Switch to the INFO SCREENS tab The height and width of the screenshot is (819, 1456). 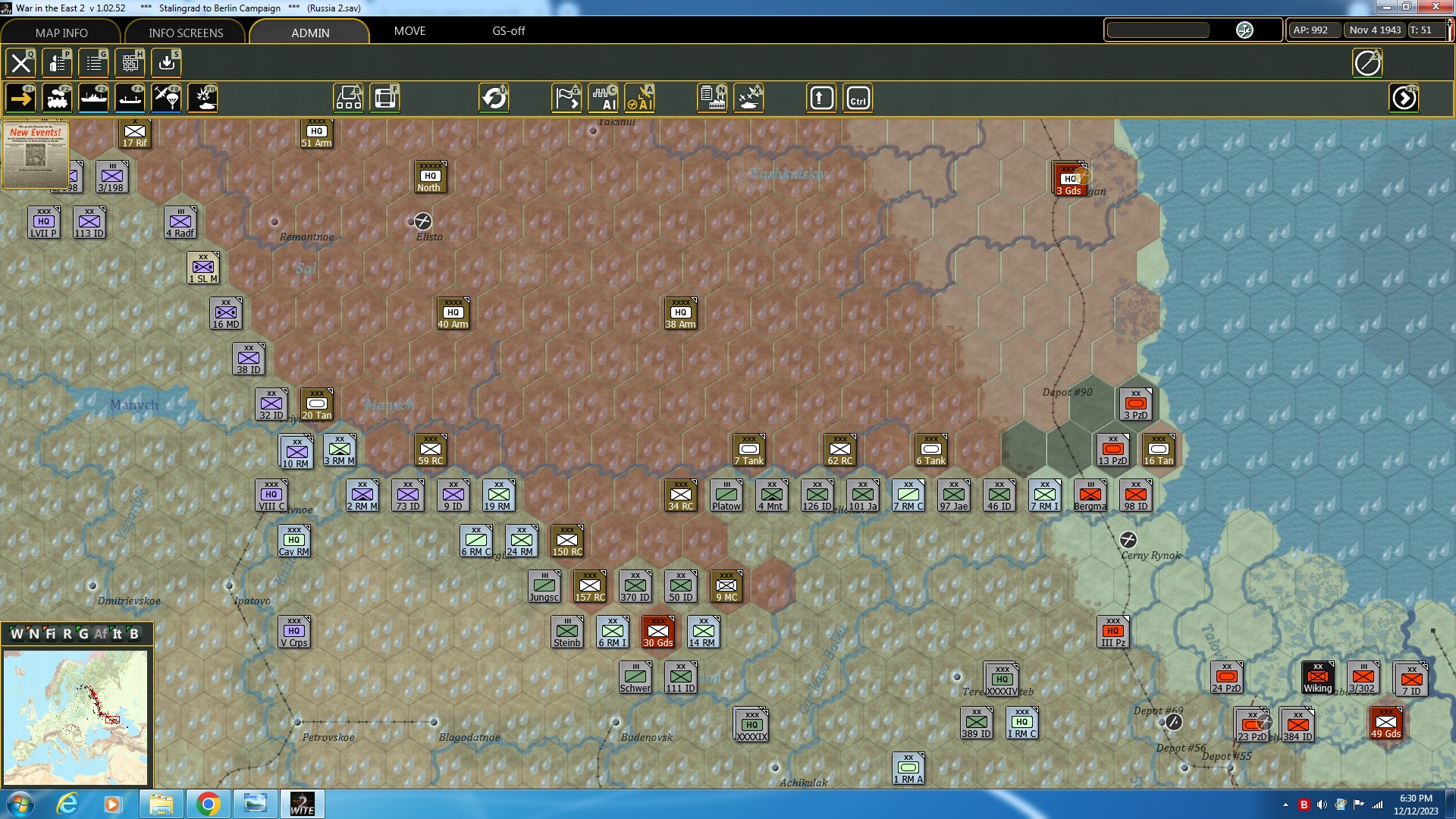[x=184, y=33]
